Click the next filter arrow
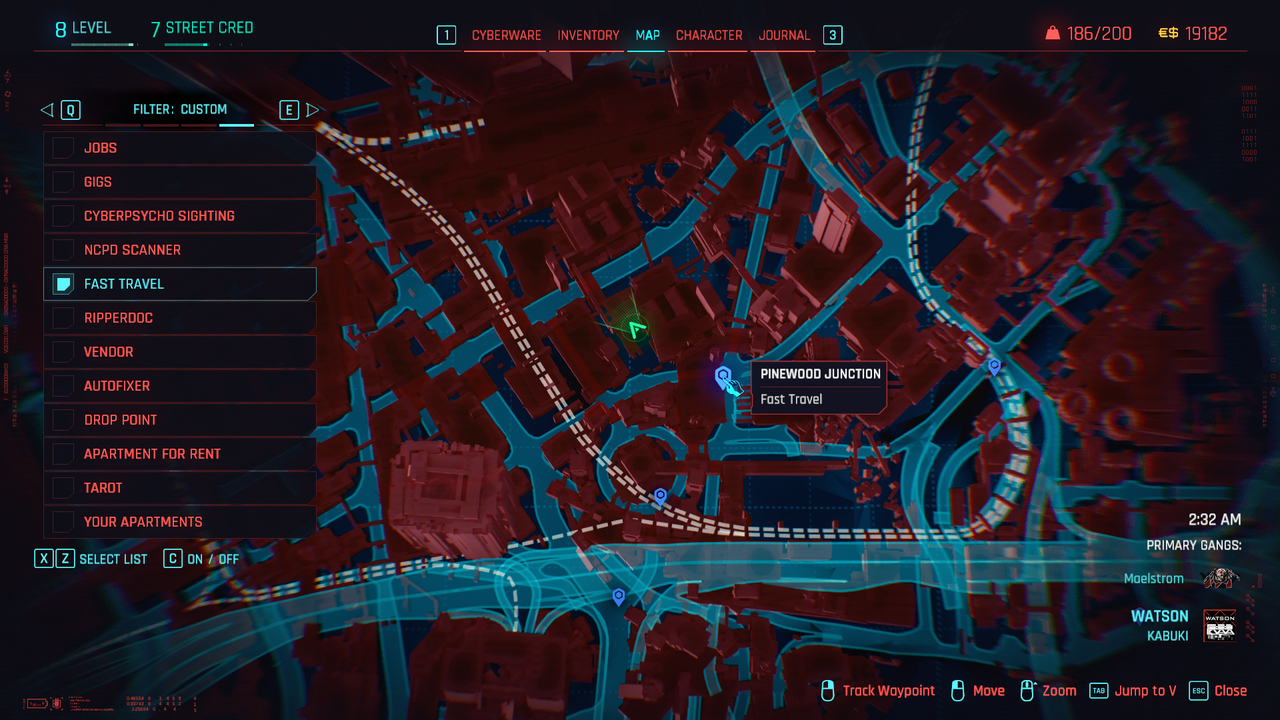This screenshot has width=1280, height=720. tap(312, 110)
